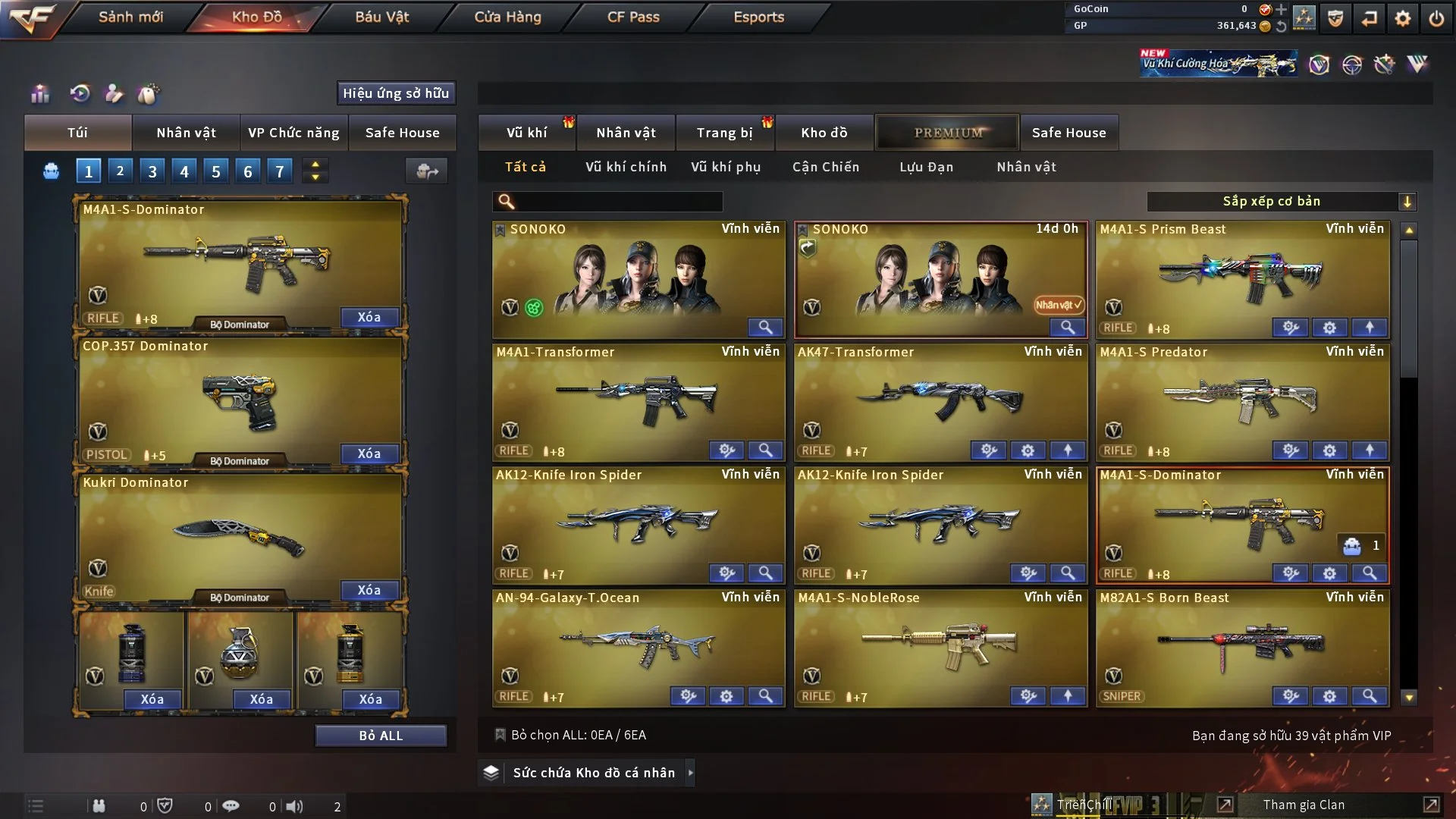
Task: Click the Bỏ ALL button
Action: click(381, 735)
